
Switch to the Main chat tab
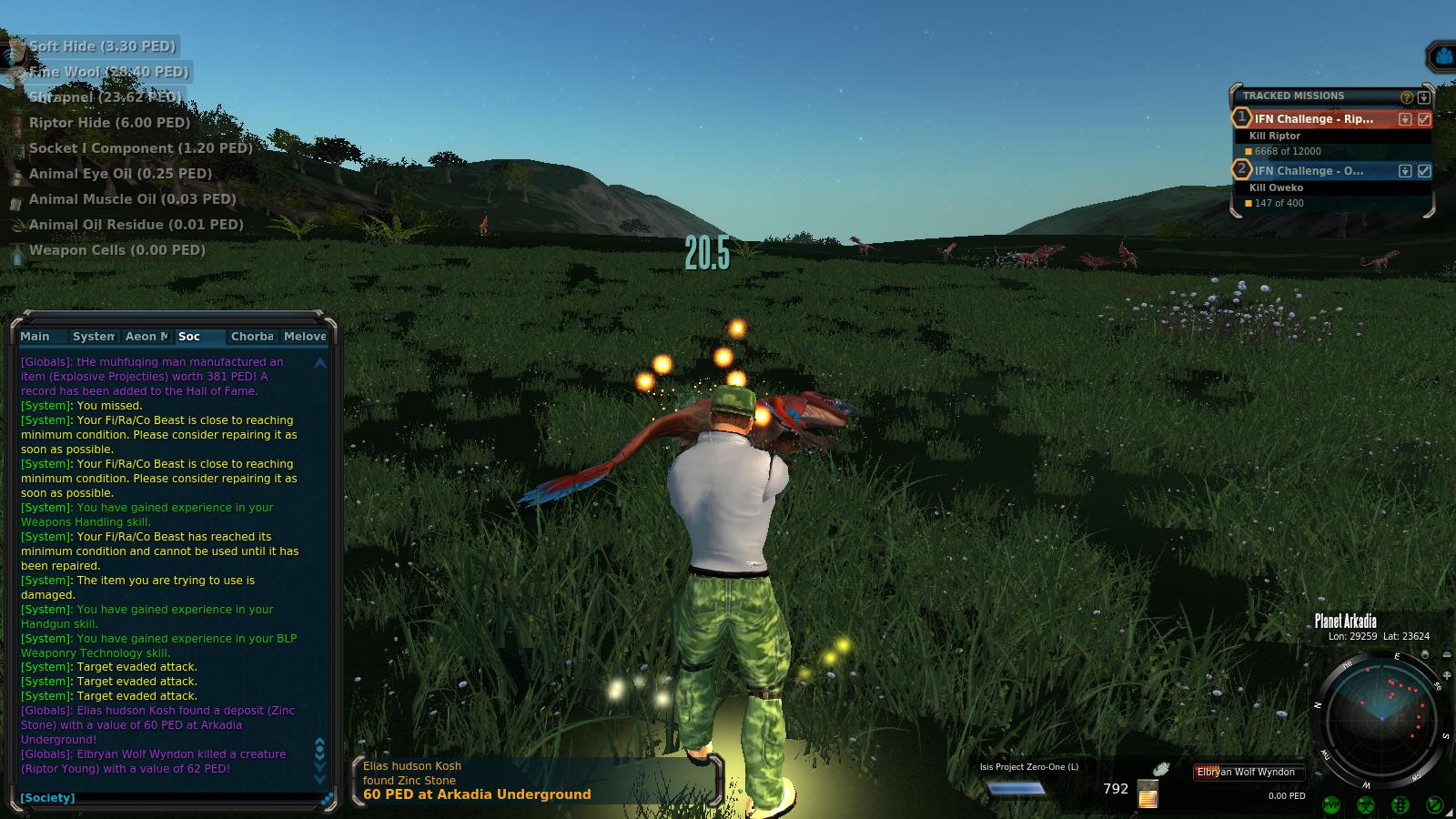coord(35,337)
